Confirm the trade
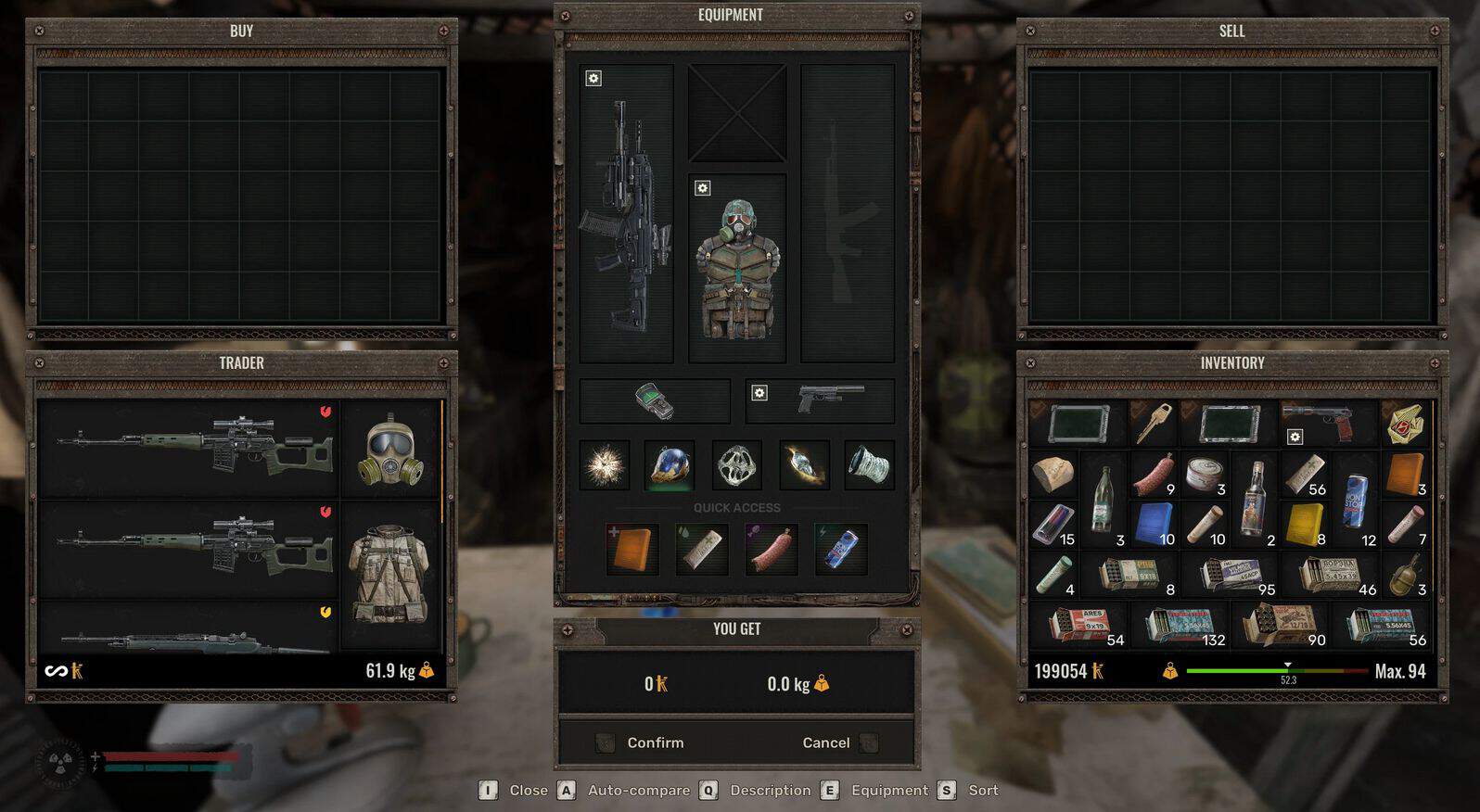Image resolution: width=1480 pixels, height=812 pixels. pos(655,742)
